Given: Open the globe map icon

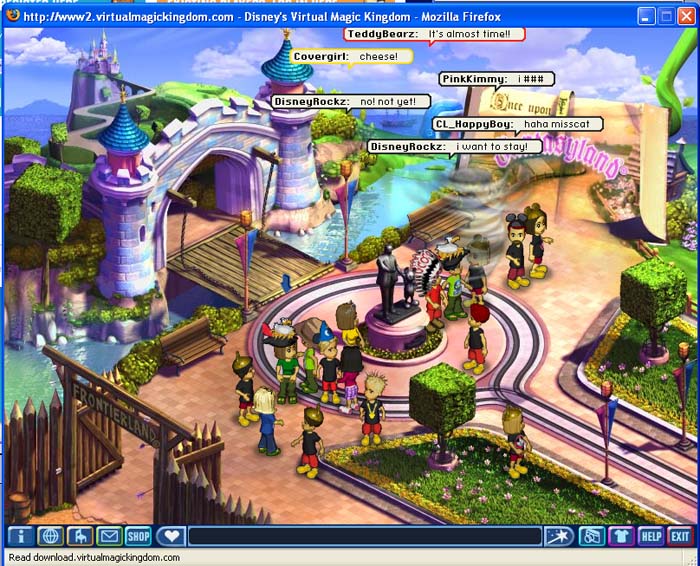Looking at the screenshot, I should (50, 536).
